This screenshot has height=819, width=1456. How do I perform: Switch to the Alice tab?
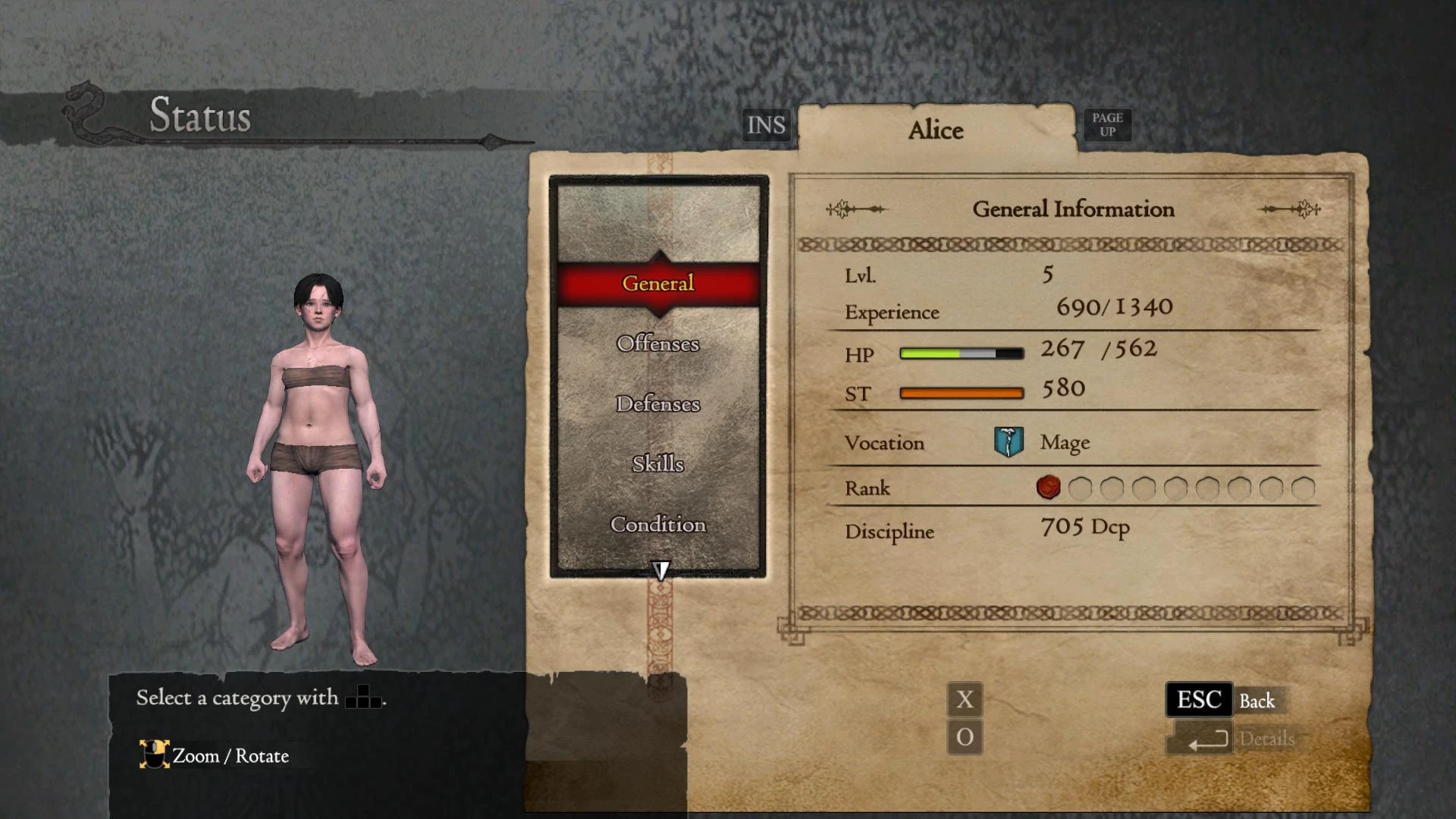point(937,130)
